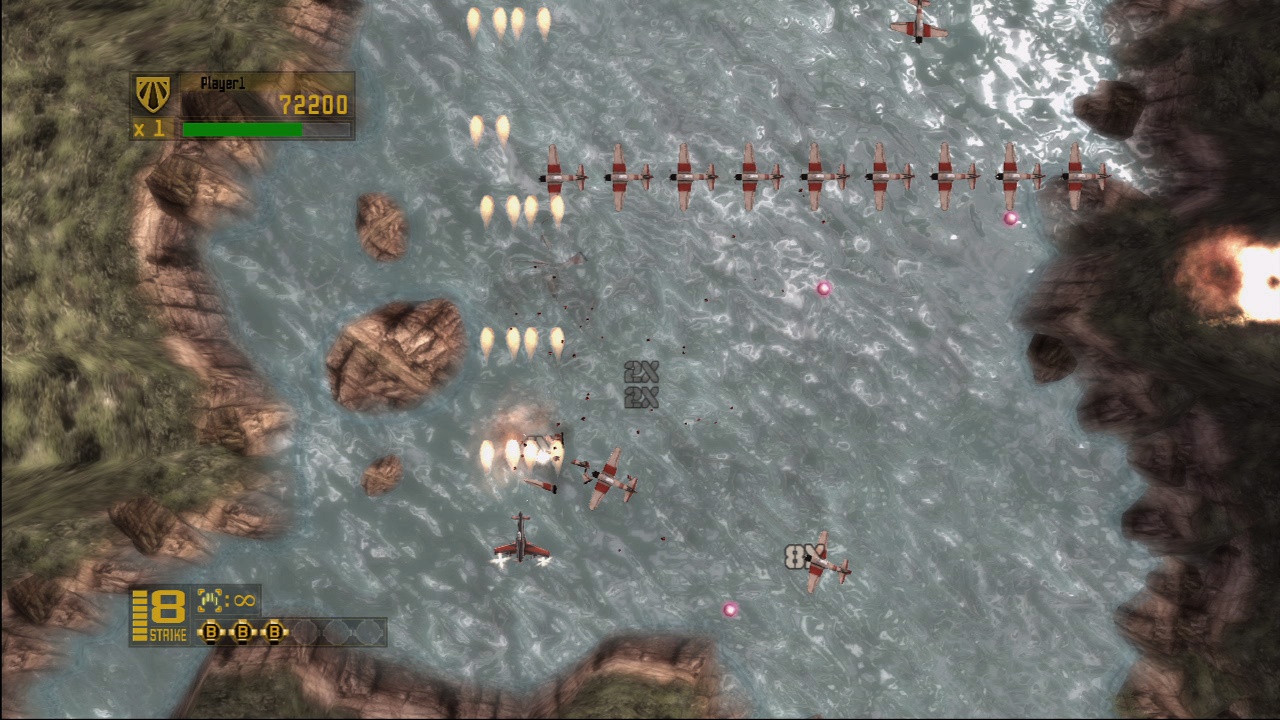This screenshot has width=1280, height=720.
Task: Click the green health bar
Action: click(x=242, y=128)
